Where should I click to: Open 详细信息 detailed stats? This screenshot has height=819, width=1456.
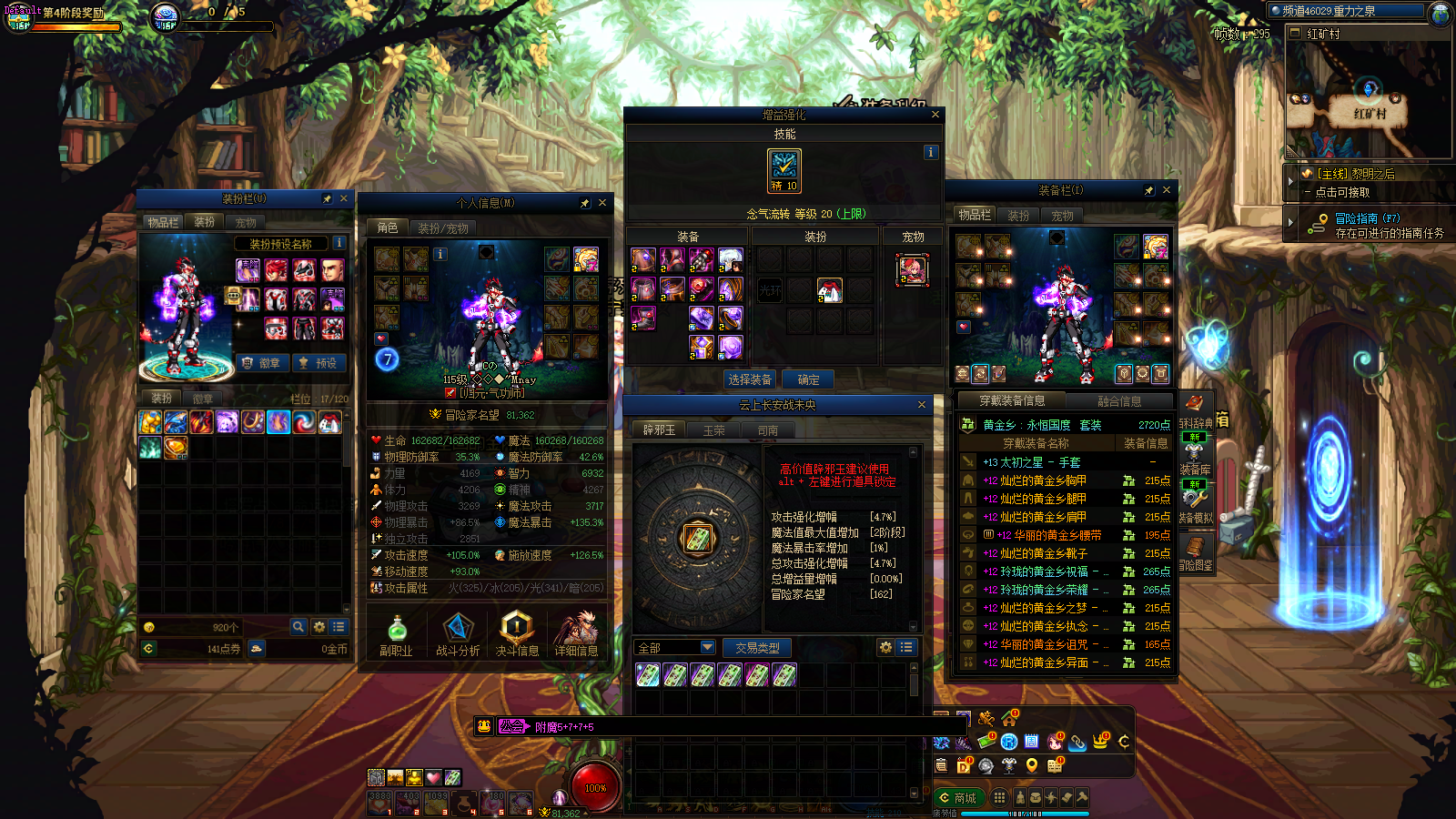[576, 634]
